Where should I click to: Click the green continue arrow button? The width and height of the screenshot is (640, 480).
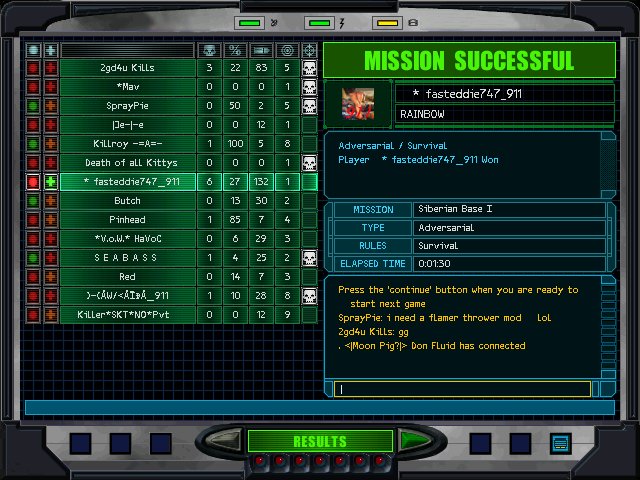click(411, 441)
